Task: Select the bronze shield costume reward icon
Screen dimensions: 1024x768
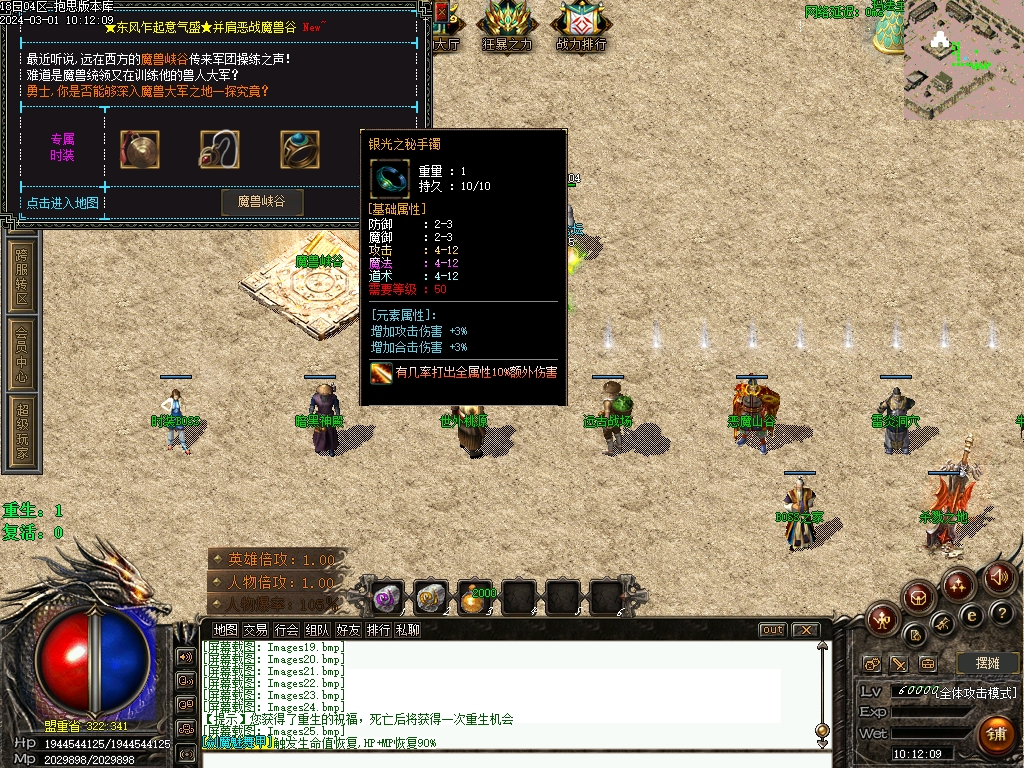Action: point(140,150)
